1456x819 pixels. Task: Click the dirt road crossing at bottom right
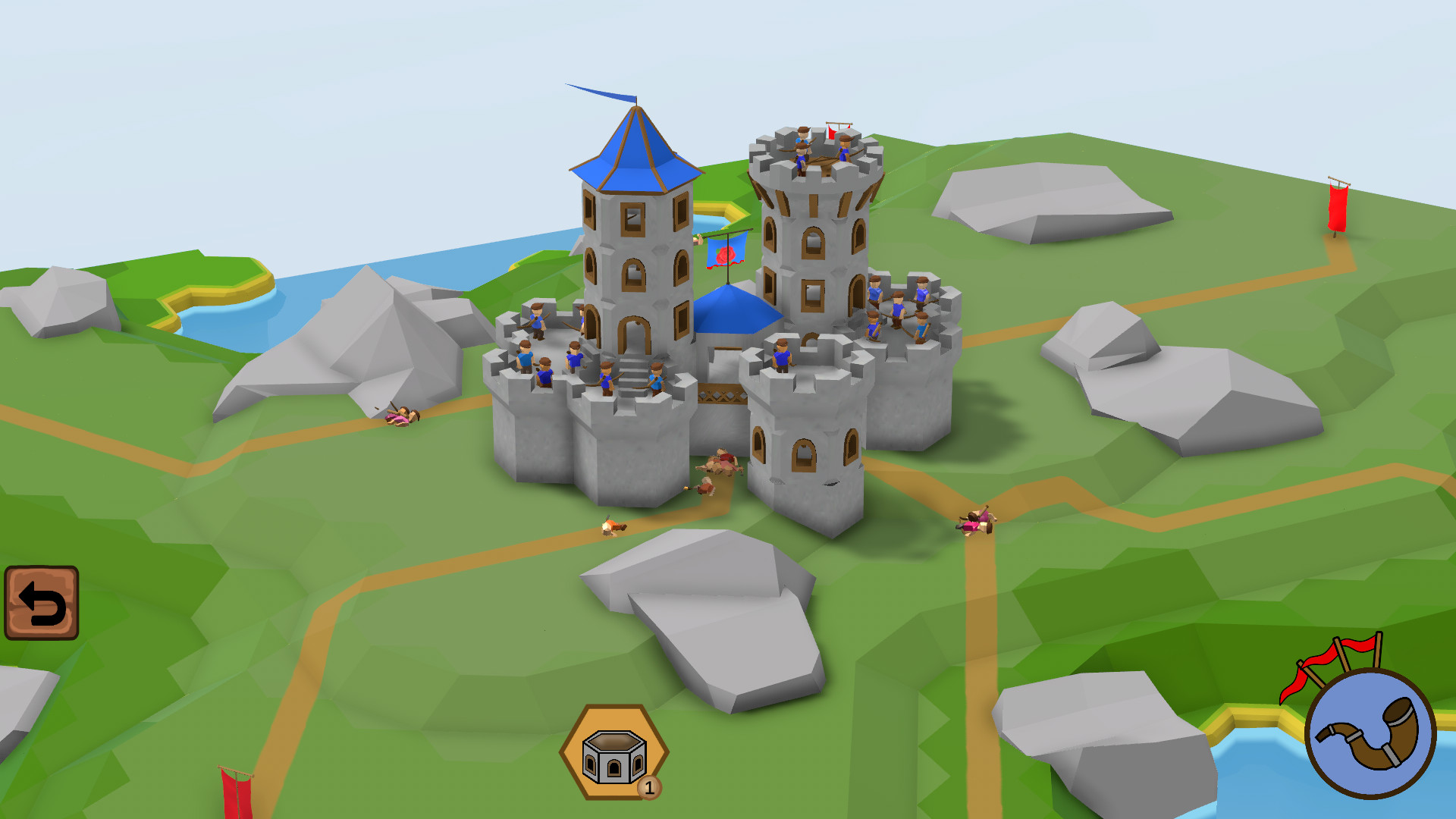[978, 516]
